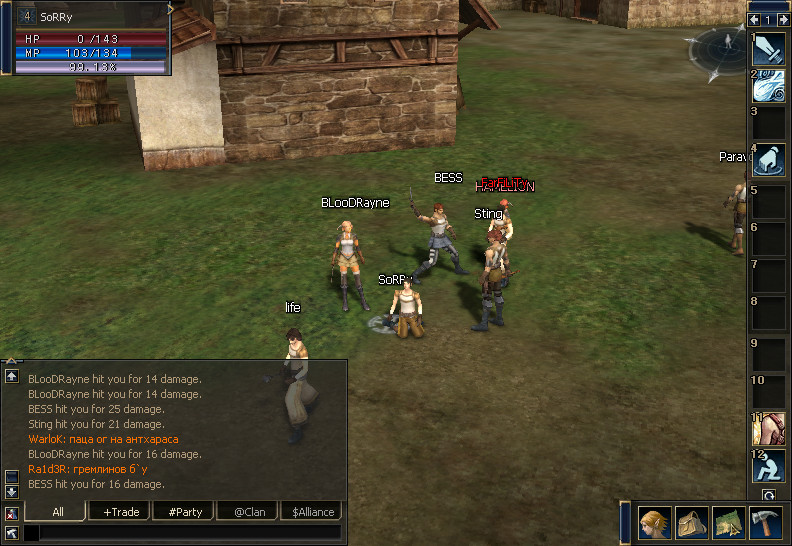Viewport: 792px width, 546px height.
Task: Open the character status elf-head icon
Action: 654,523
